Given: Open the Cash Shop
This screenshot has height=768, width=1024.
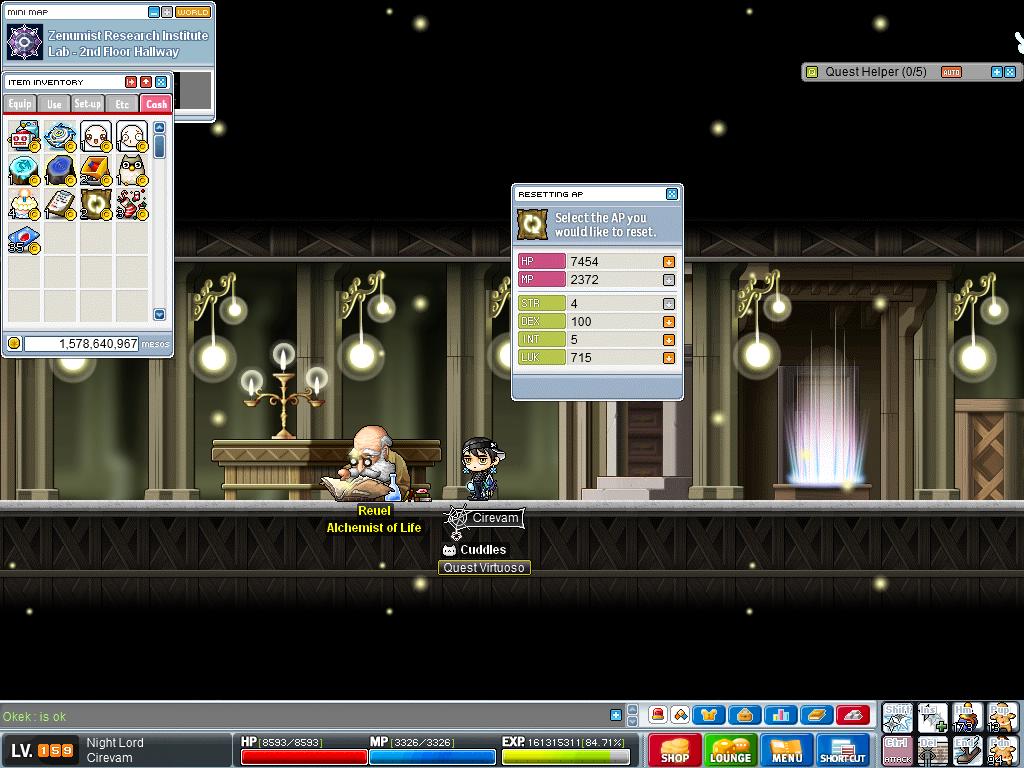Looking at the screenshot, I should click(675, 749).
